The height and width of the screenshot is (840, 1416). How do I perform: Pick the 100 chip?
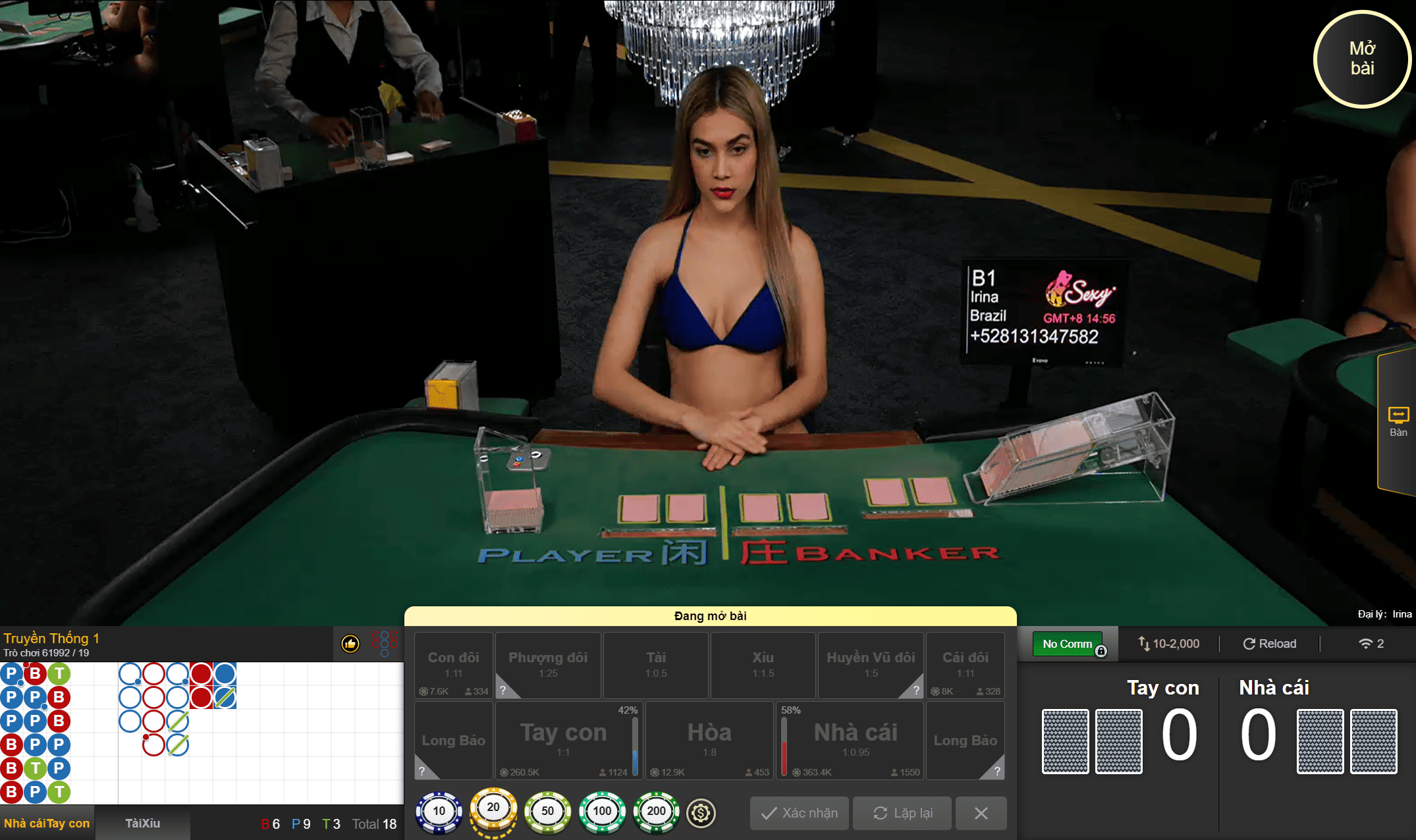pos(602,812)
